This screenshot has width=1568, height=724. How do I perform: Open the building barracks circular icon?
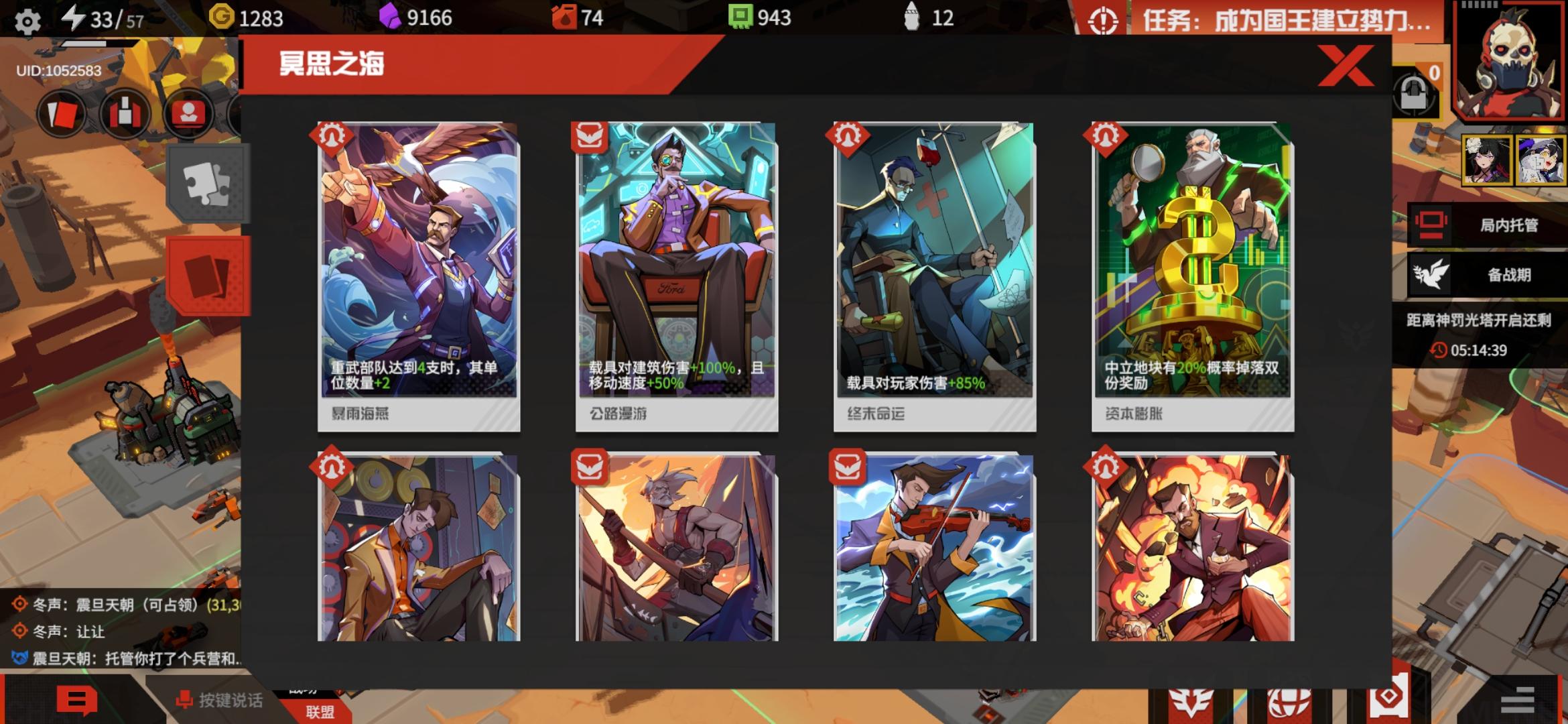pos(125,113)
